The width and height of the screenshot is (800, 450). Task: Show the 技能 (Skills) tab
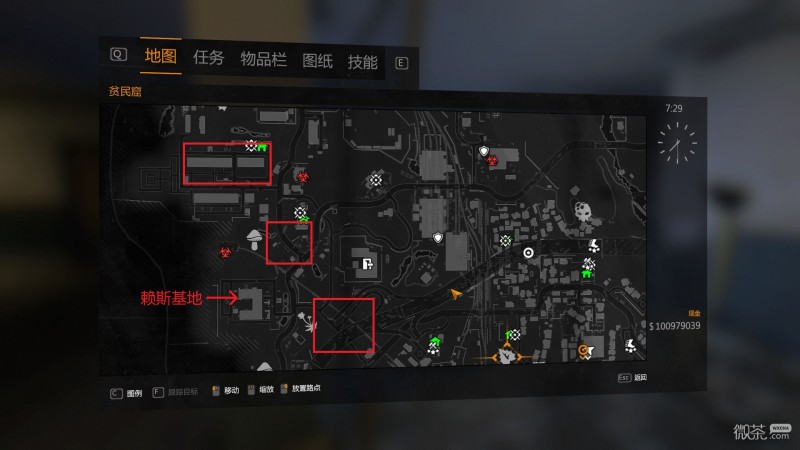click(362, 62)
